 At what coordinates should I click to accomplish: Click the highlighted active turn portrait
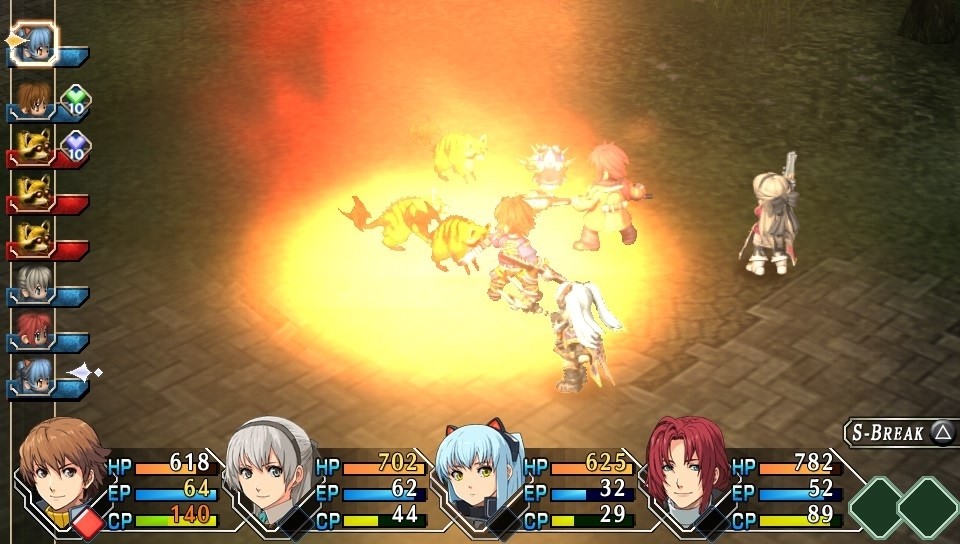(36, 42)
